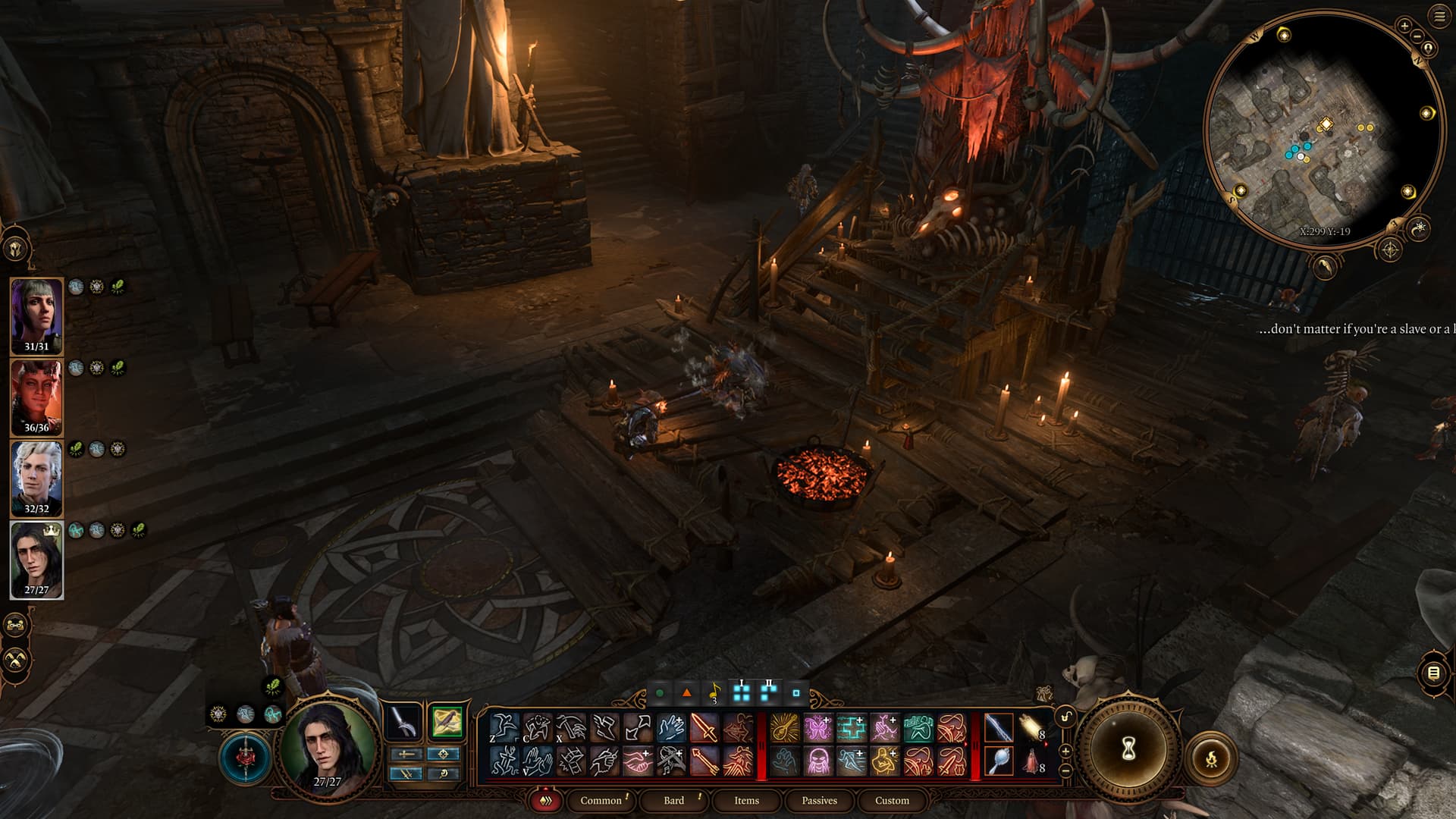The width and height of the screenshot is (1456, 819).
Task: Zoom out the minimap with minus button
Action: 1417,36
